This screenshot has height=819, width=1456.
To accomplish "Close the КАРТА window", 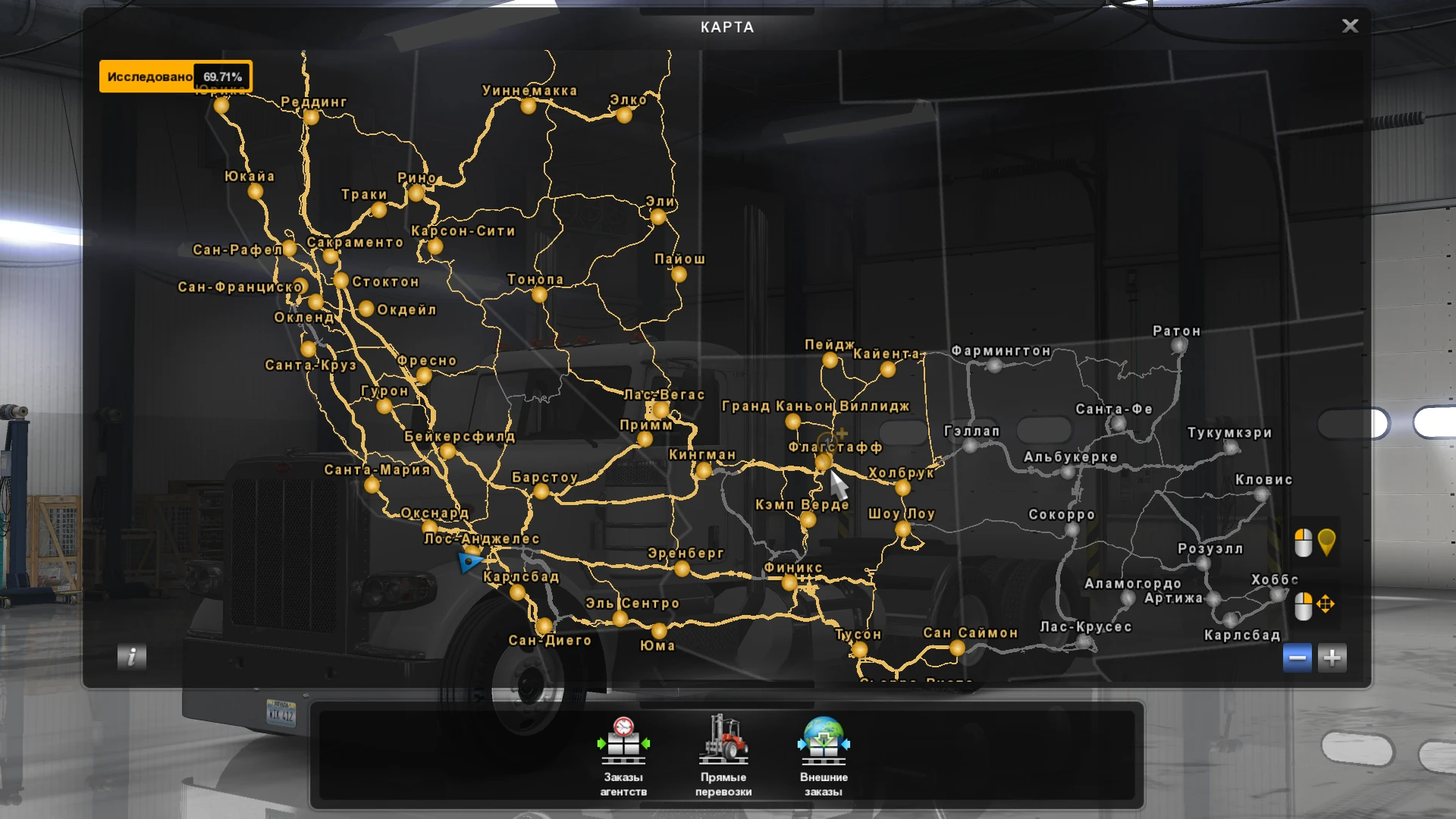I will pyautogui.click(x=1351, y=26).
